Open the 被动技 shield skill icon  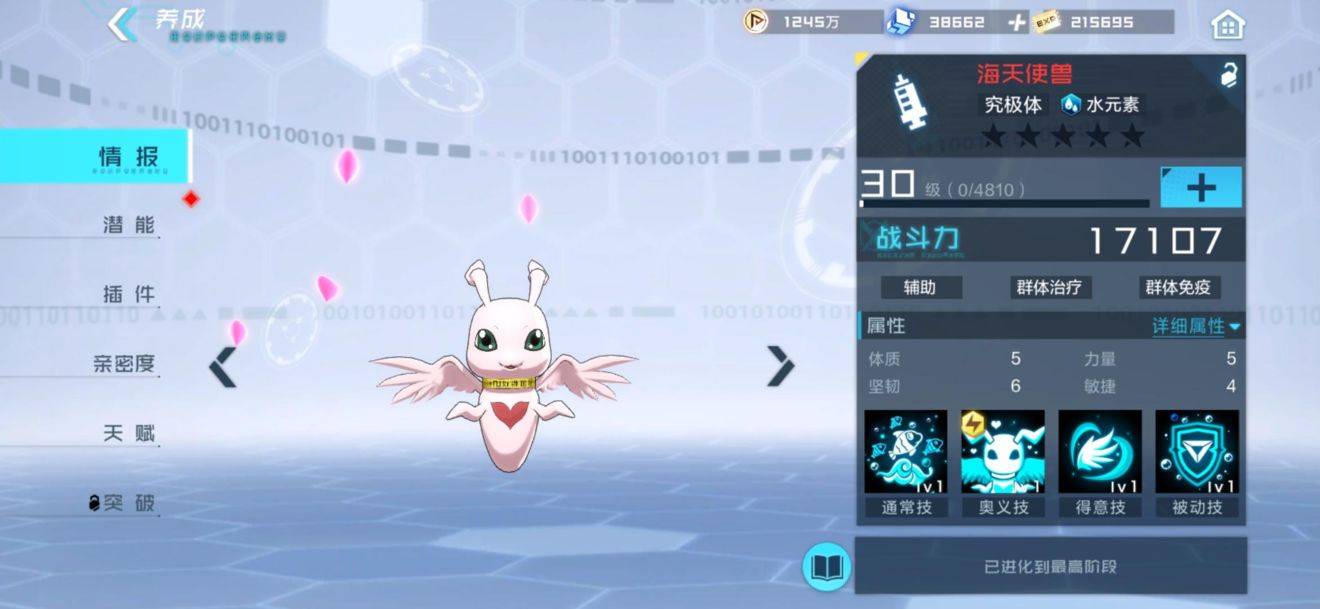[1197, 452]
